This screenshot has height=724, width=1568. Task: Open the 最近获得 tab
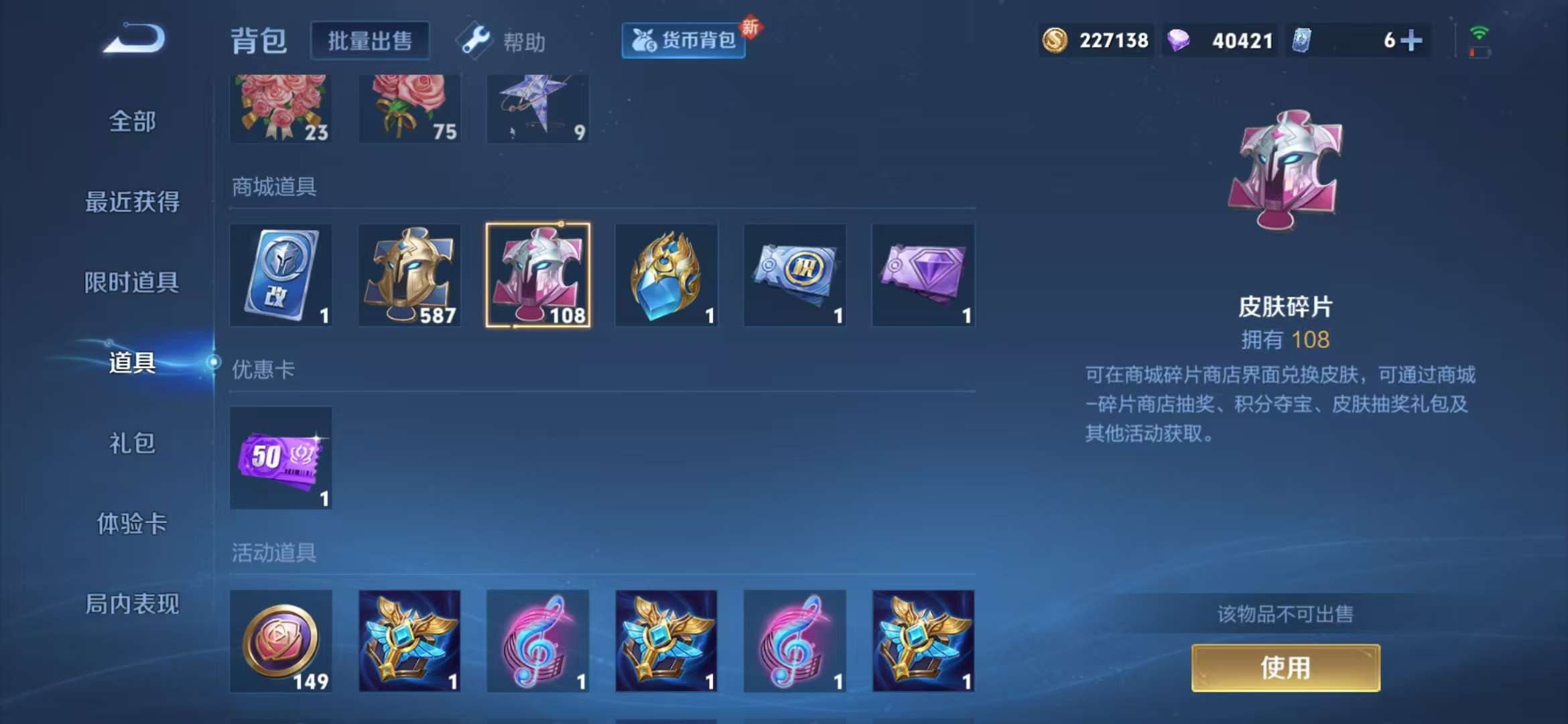131,201
